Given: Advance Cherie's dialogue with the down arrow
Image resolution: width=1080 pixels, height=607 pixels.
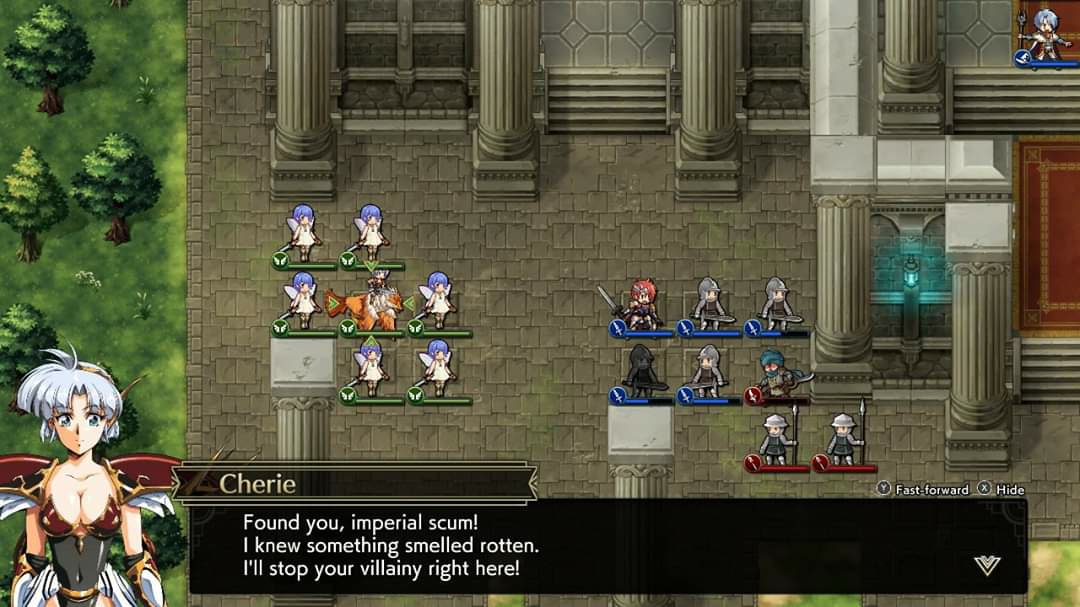Looking at the screenshot, I should [x=986, y=566].
